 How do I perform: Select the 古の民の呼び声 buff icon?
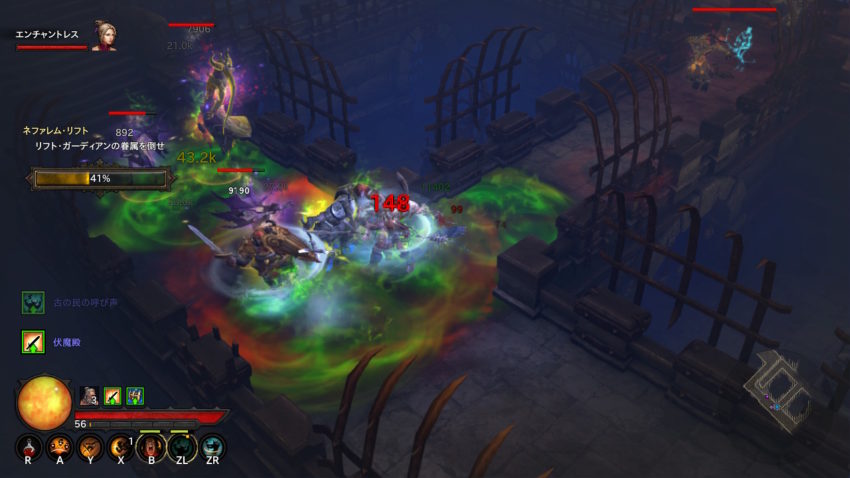coord(33,302)
